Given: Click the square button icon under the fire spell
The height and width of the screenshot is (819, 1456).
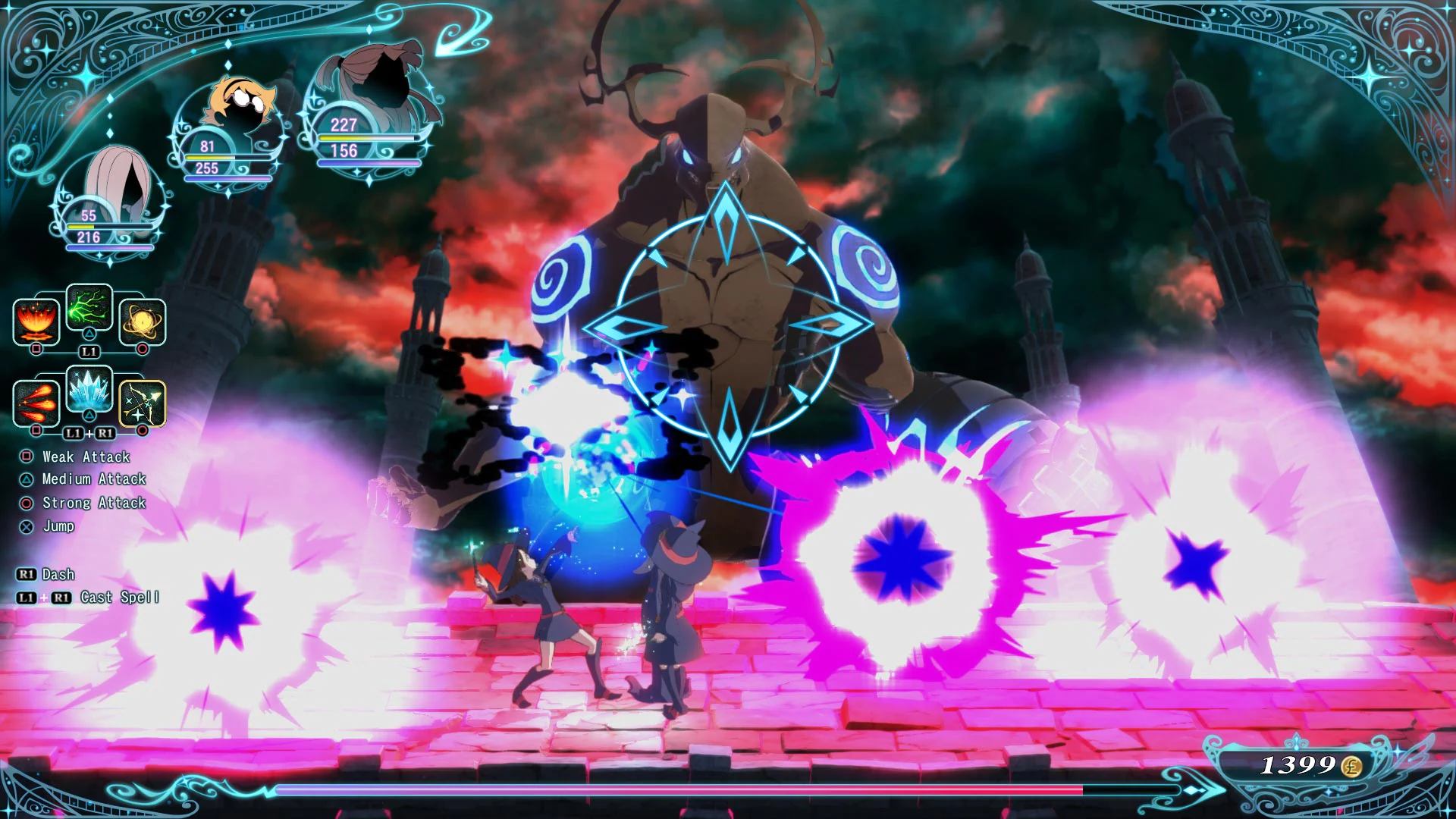Looking at the screenshot, I should [x=36, y=349].
